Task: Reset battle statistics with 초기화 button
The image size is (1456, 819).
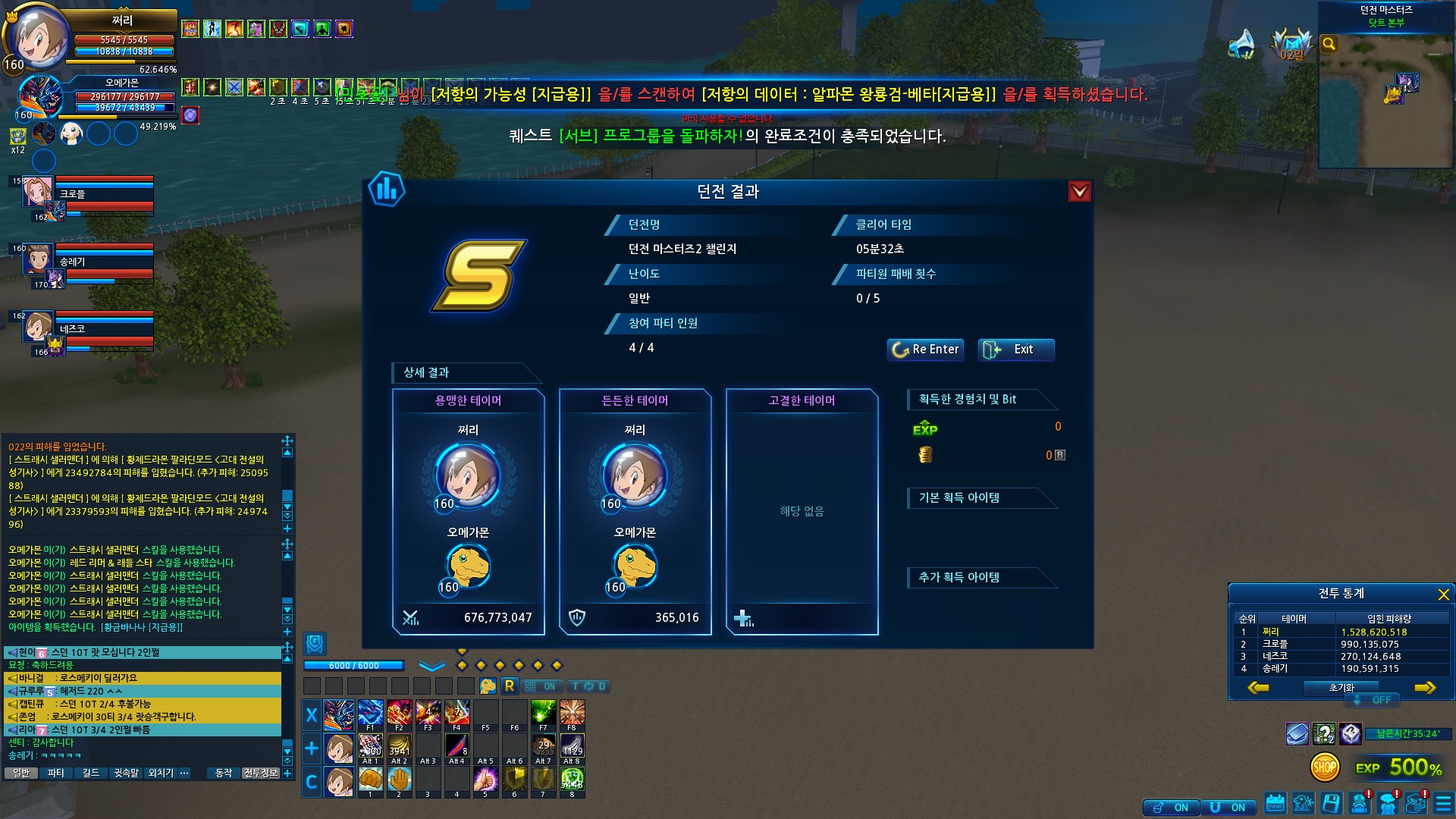Action: point(1341,688)
